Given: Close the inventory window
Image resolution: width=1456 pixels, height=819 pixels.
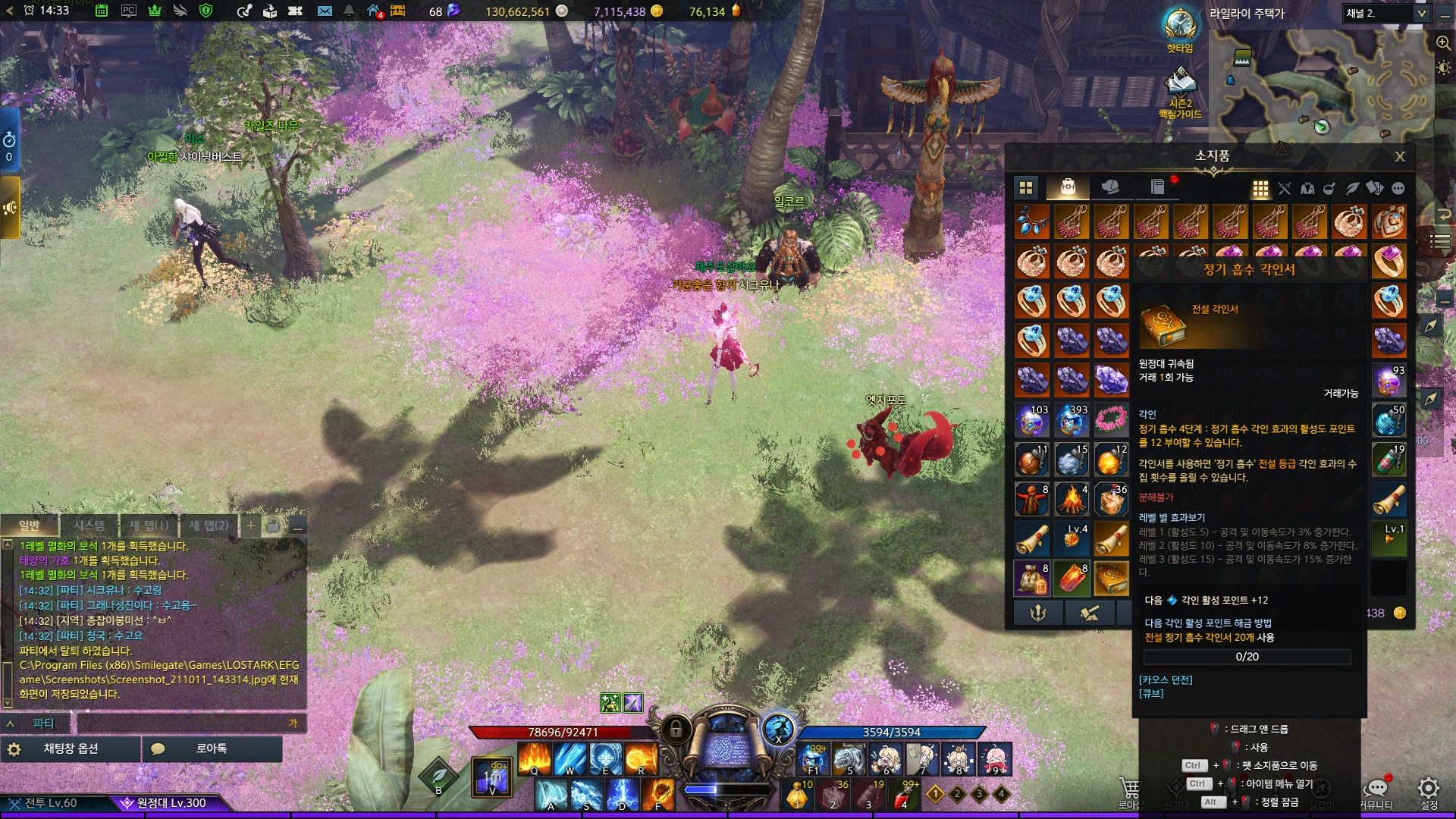Looking at the screenshot, I should pyautogui.click(x=1400, y=156).
